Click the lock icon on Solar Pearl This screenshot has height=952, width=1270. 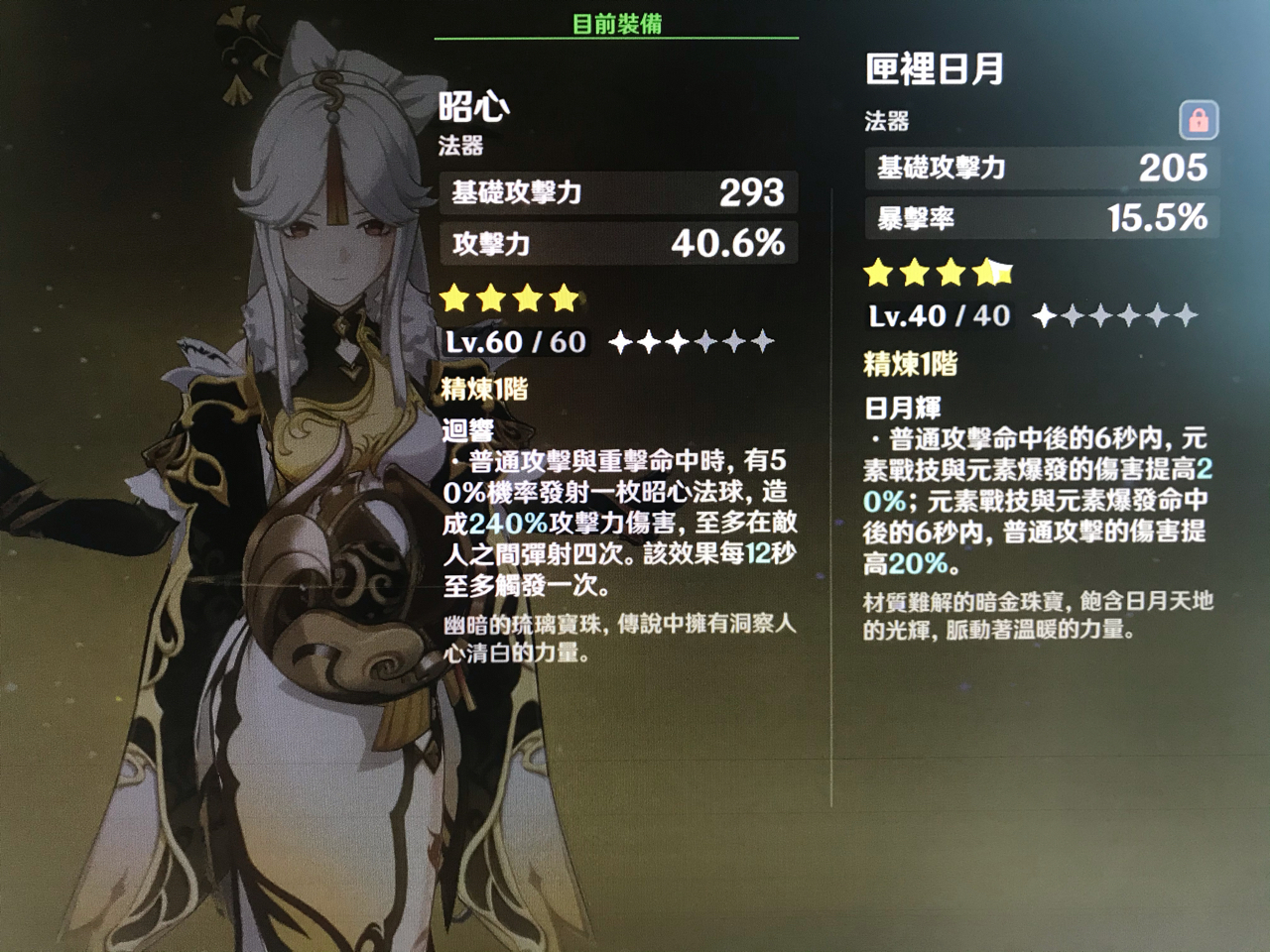1201,118
